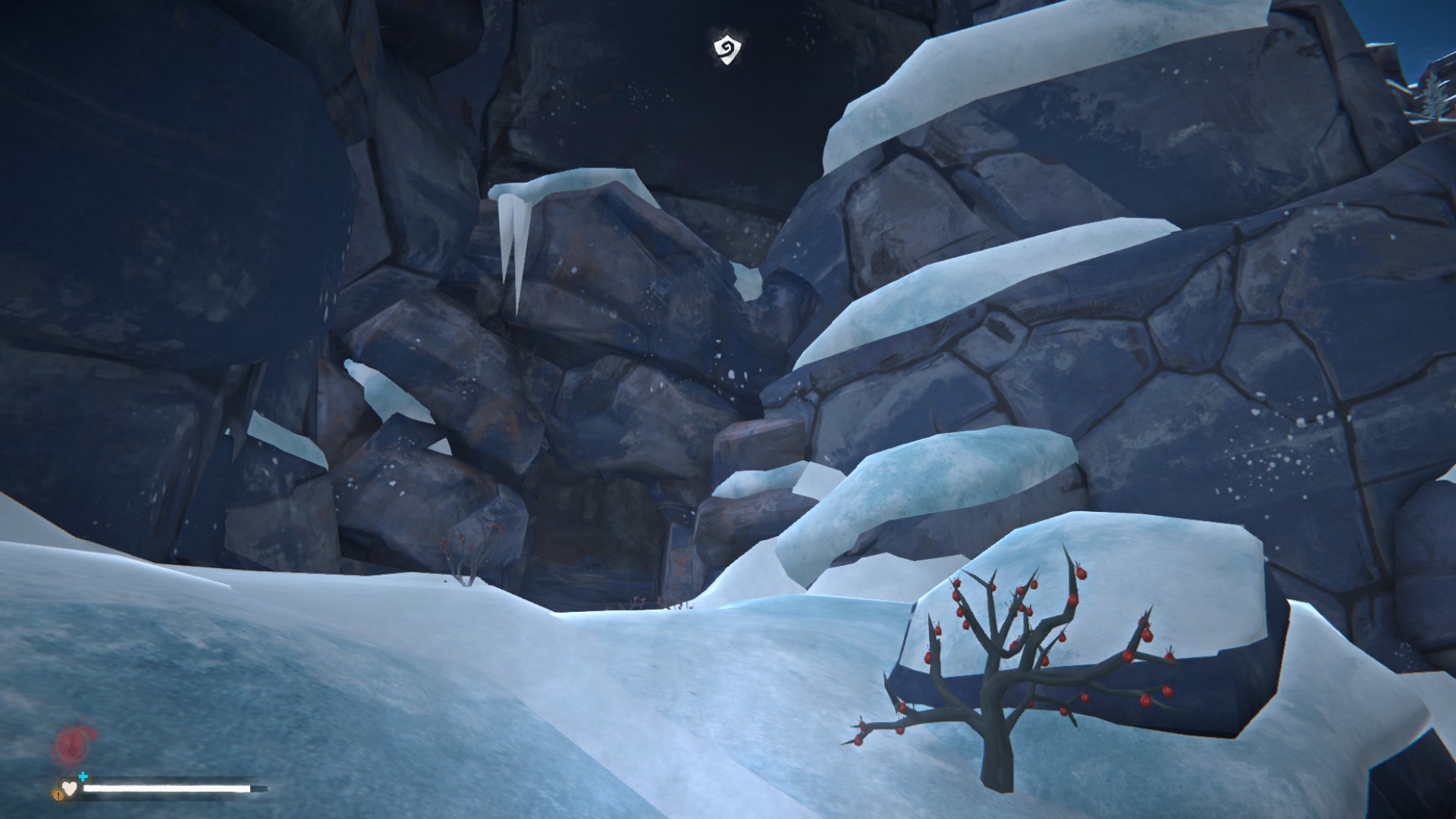Image resolution: width=1456 pixels, height=819 pixels.
Task: Click the white spiral objective marker
Action: click(x=726, y=49)
